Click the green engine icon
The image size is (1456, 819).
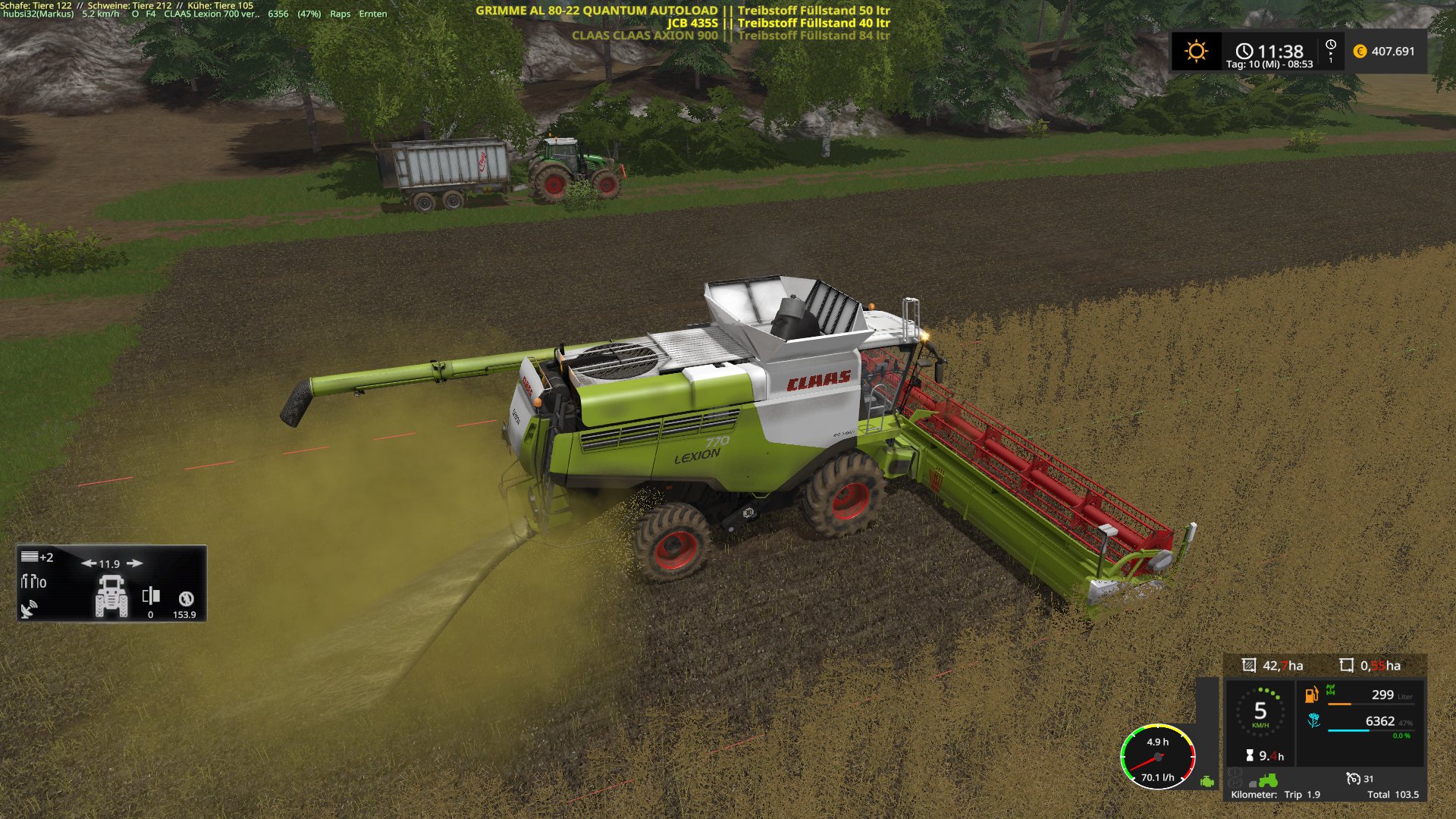1207,781
